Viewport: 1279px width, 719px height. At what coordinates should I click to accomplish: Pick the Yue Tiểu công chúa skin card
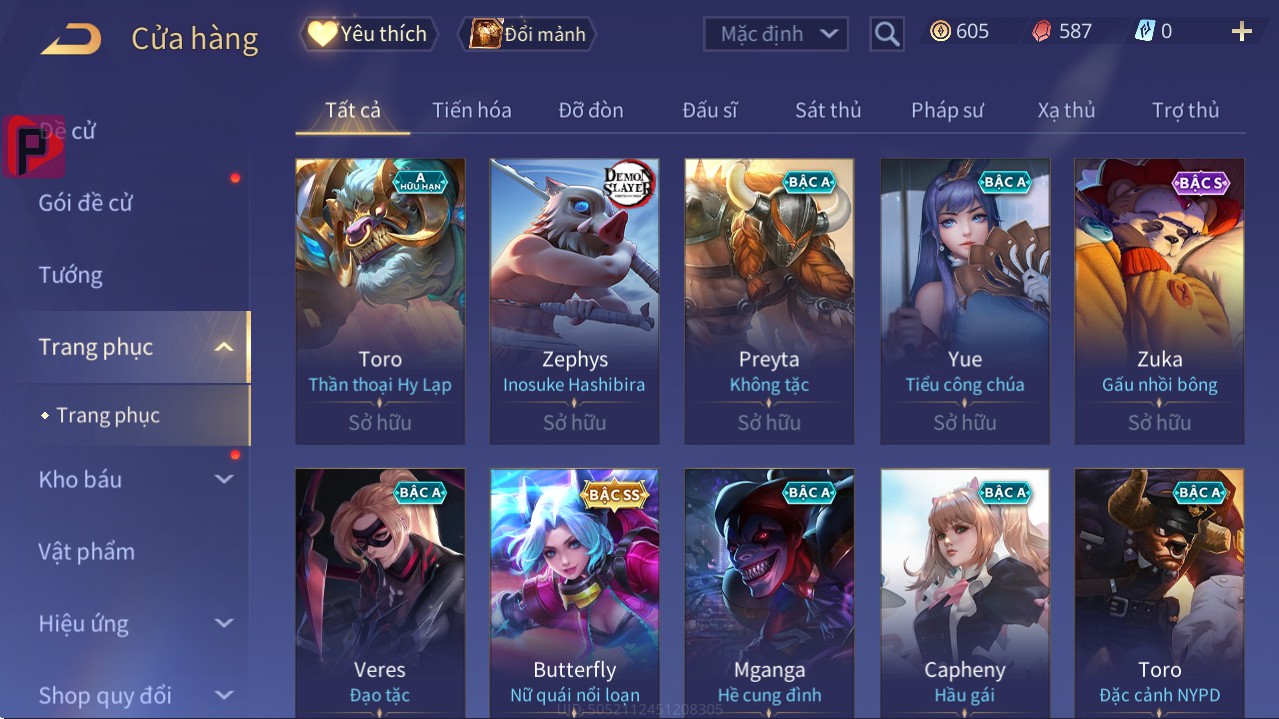click(x=964, y=300)
